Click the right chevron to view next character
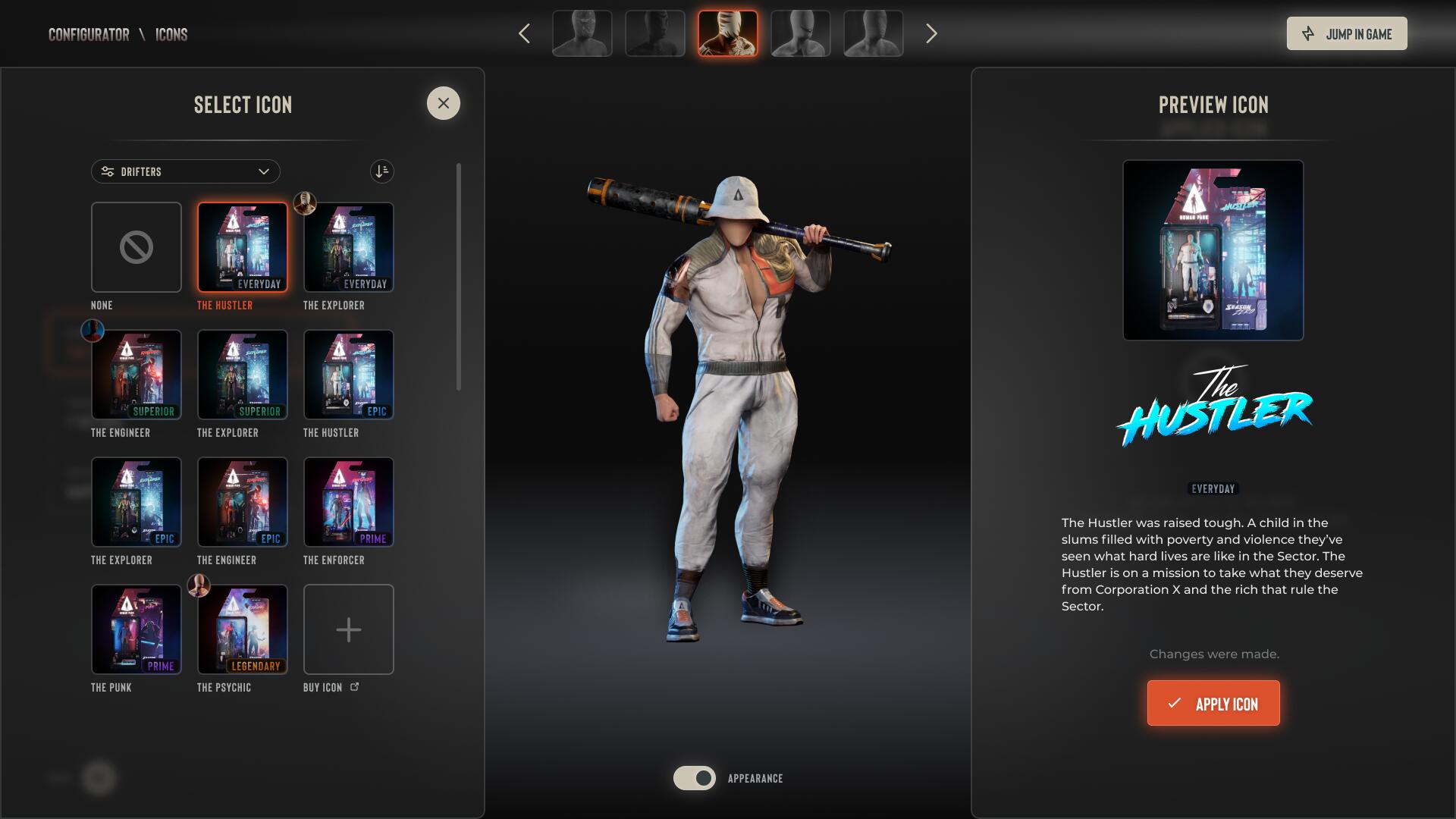Image resolution: width=1456 pixels, height=819 pixels. point(931,33)
